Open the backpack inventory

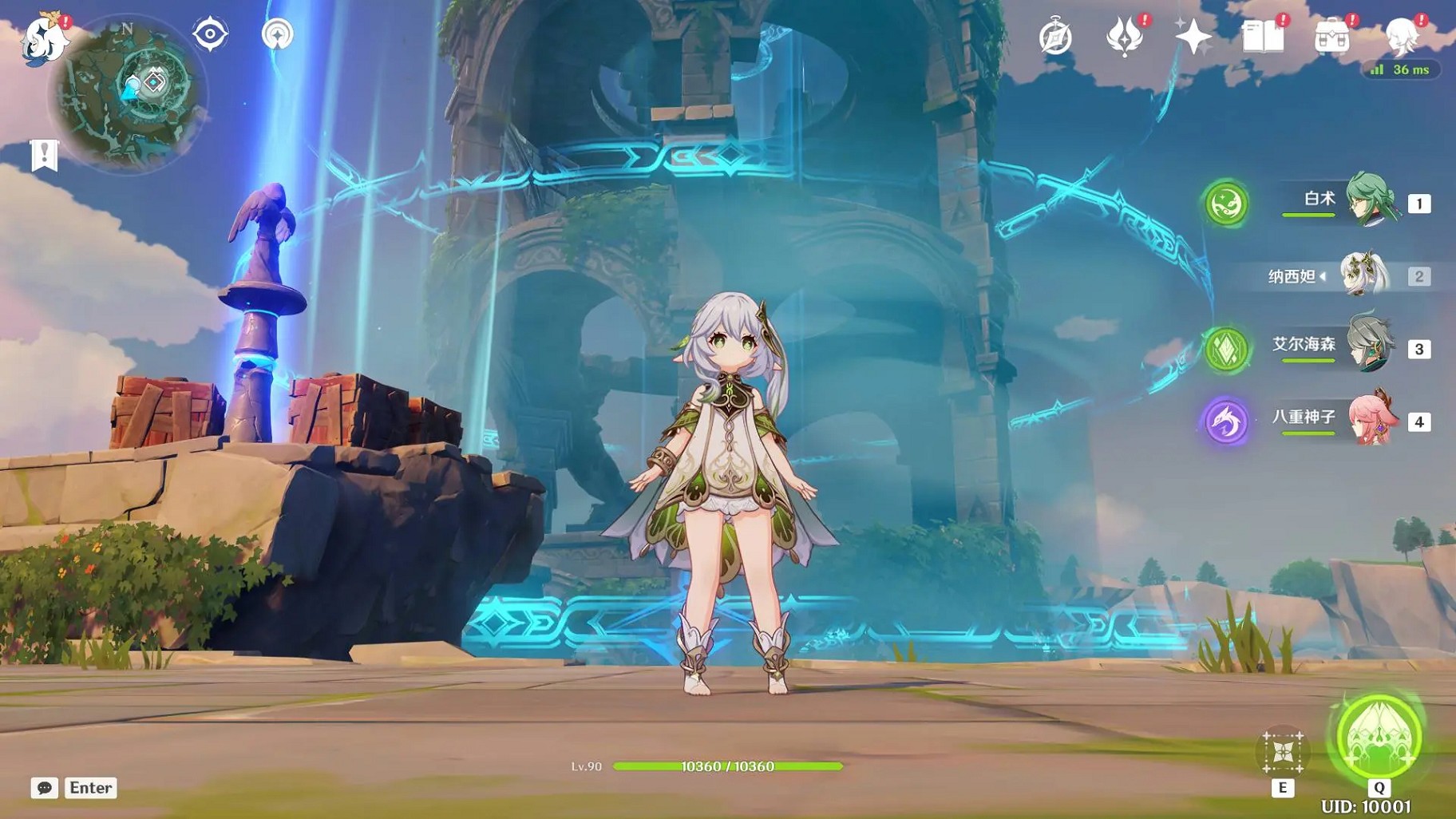click(x=1331, y=38)
